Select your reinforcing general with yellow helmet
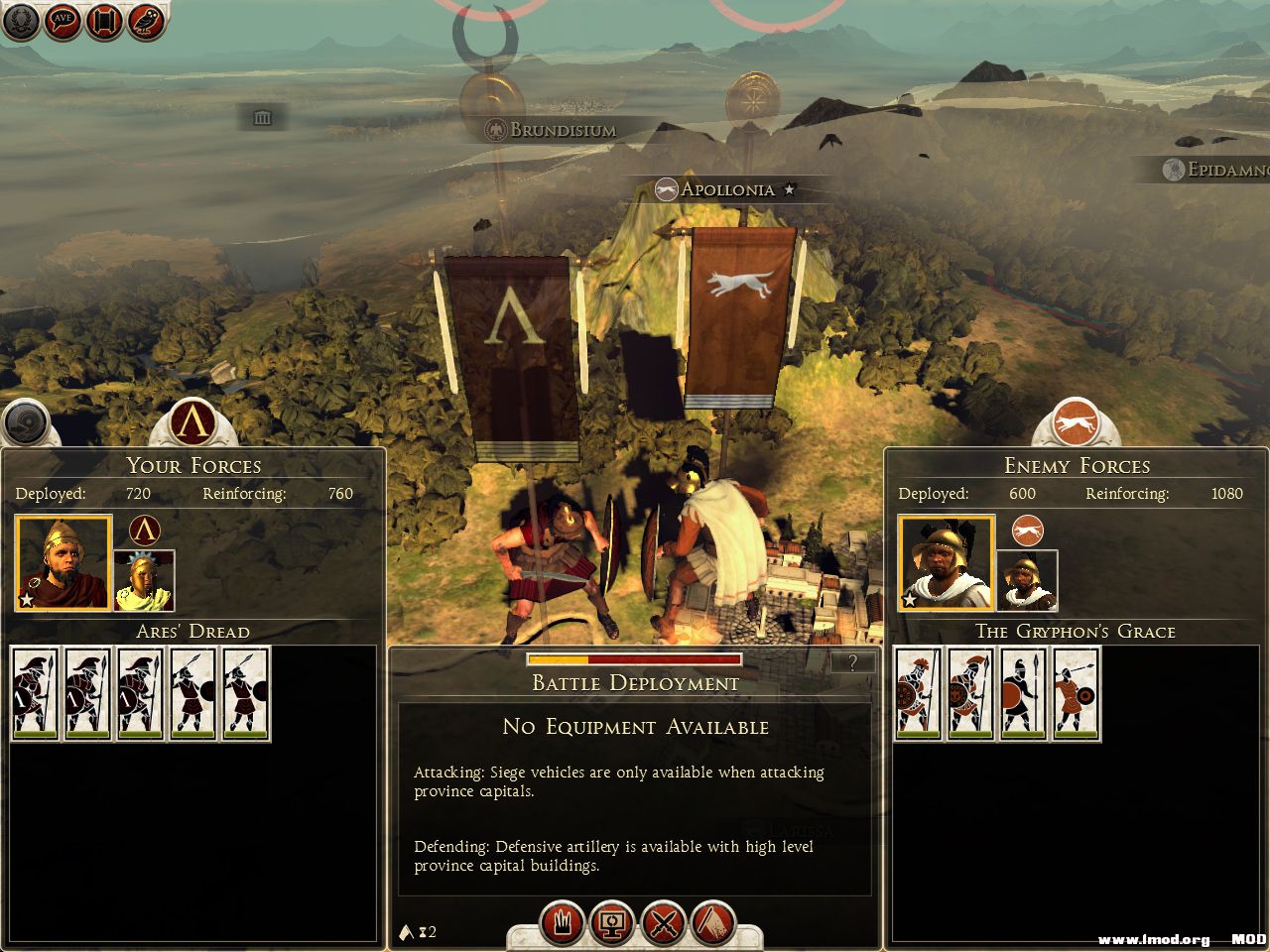1270x952 pixels. pyautogui.click(x=145, y=580)
